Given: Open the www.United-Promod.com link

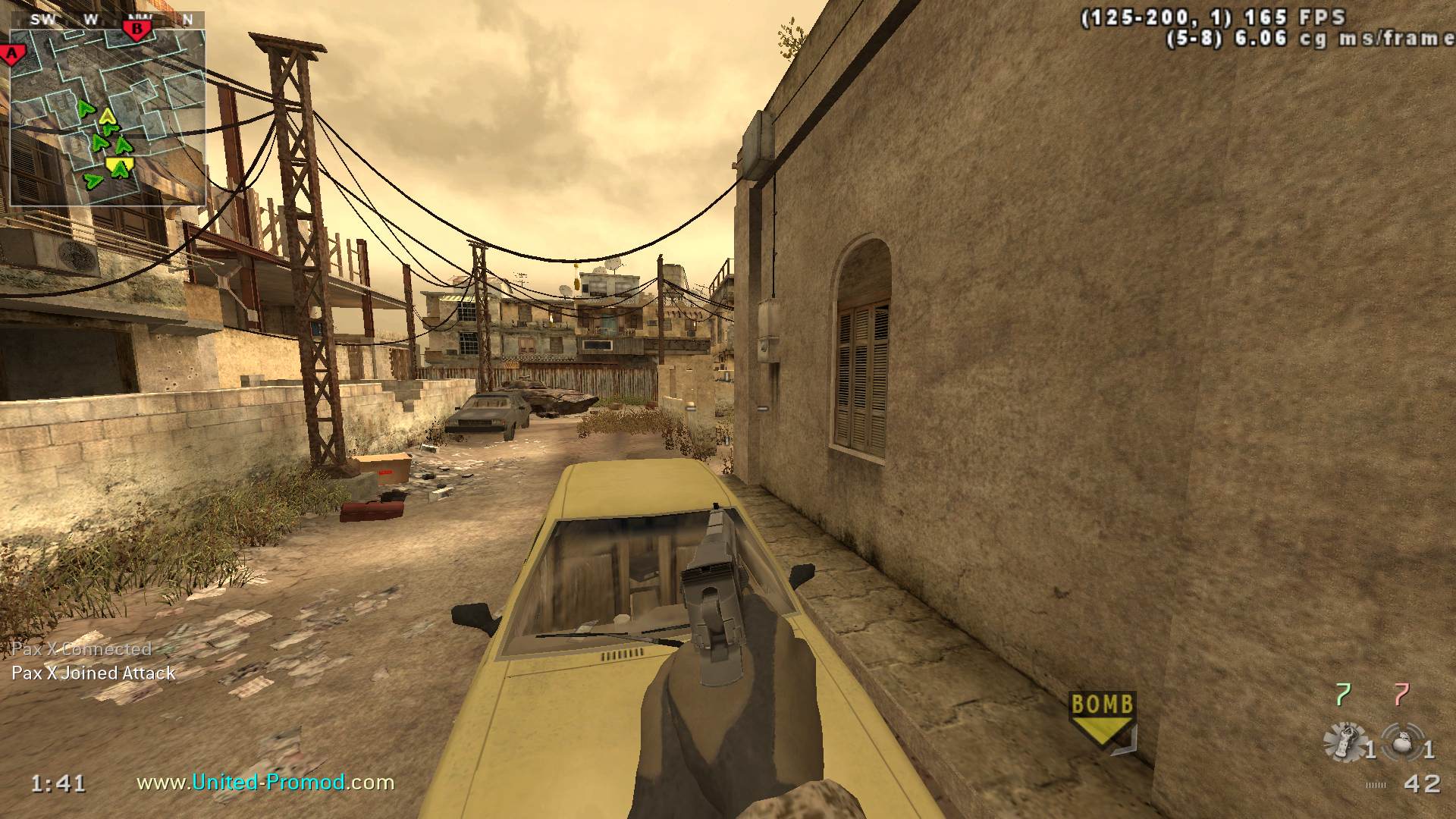Looking at the screenshot, I should [x=265, y=782].
